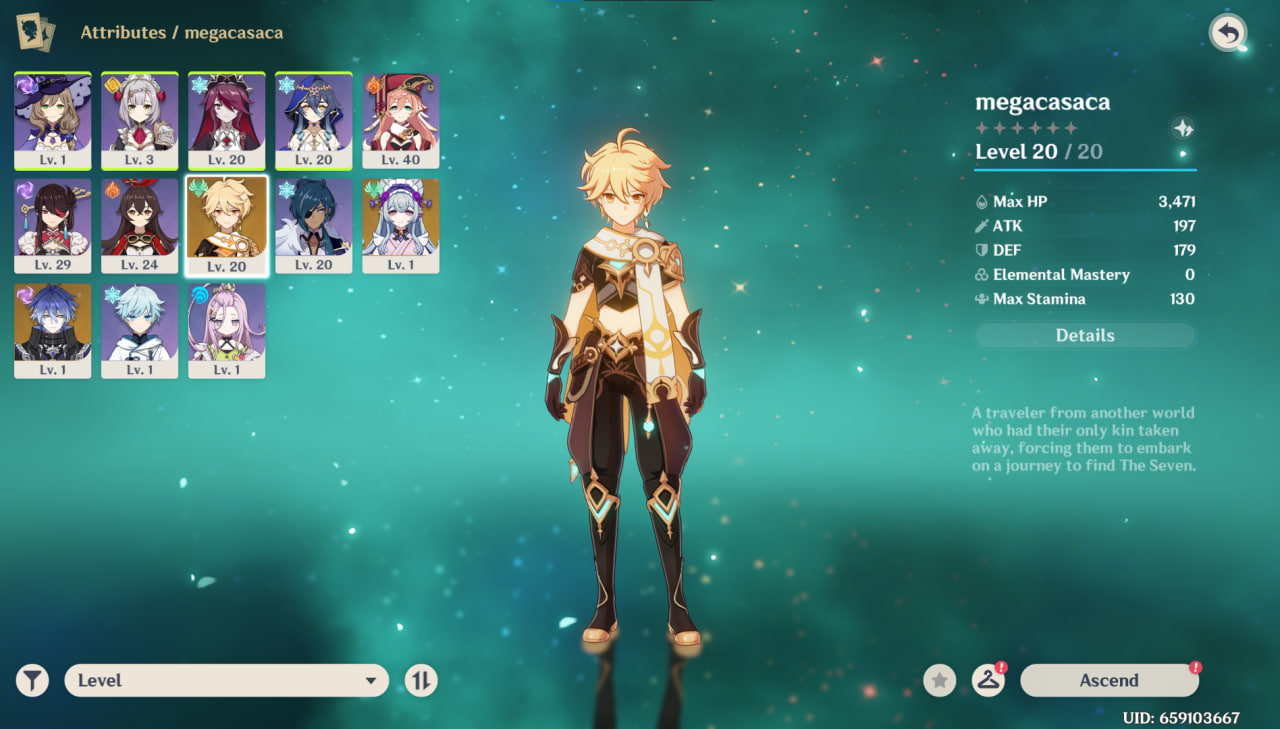Toggle the star favorite icon

pyautogui.click(x=939, y=681)
